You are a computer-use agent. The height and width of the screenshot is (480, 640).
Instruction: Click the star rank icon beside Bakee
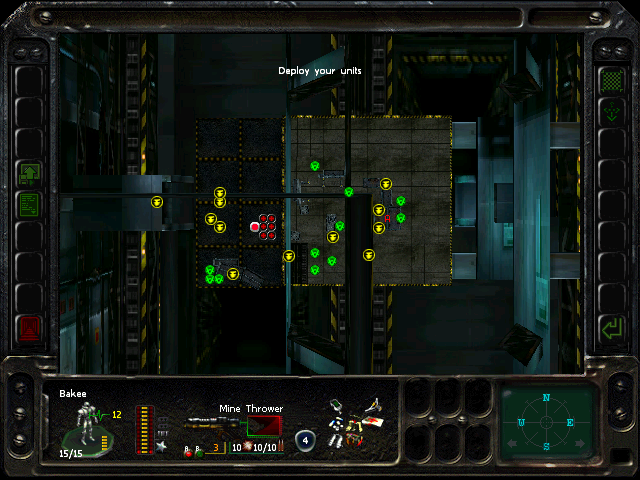162,446
